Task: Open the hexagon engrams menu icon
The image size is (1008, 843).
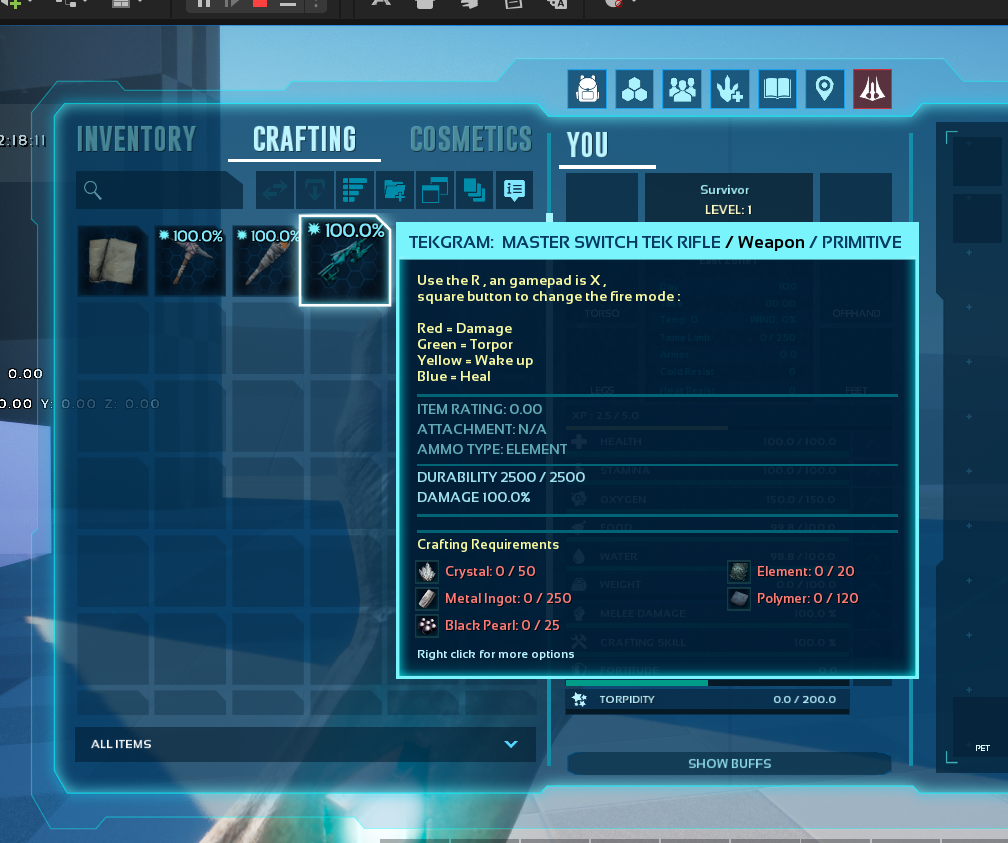Action: click(634, 90)
